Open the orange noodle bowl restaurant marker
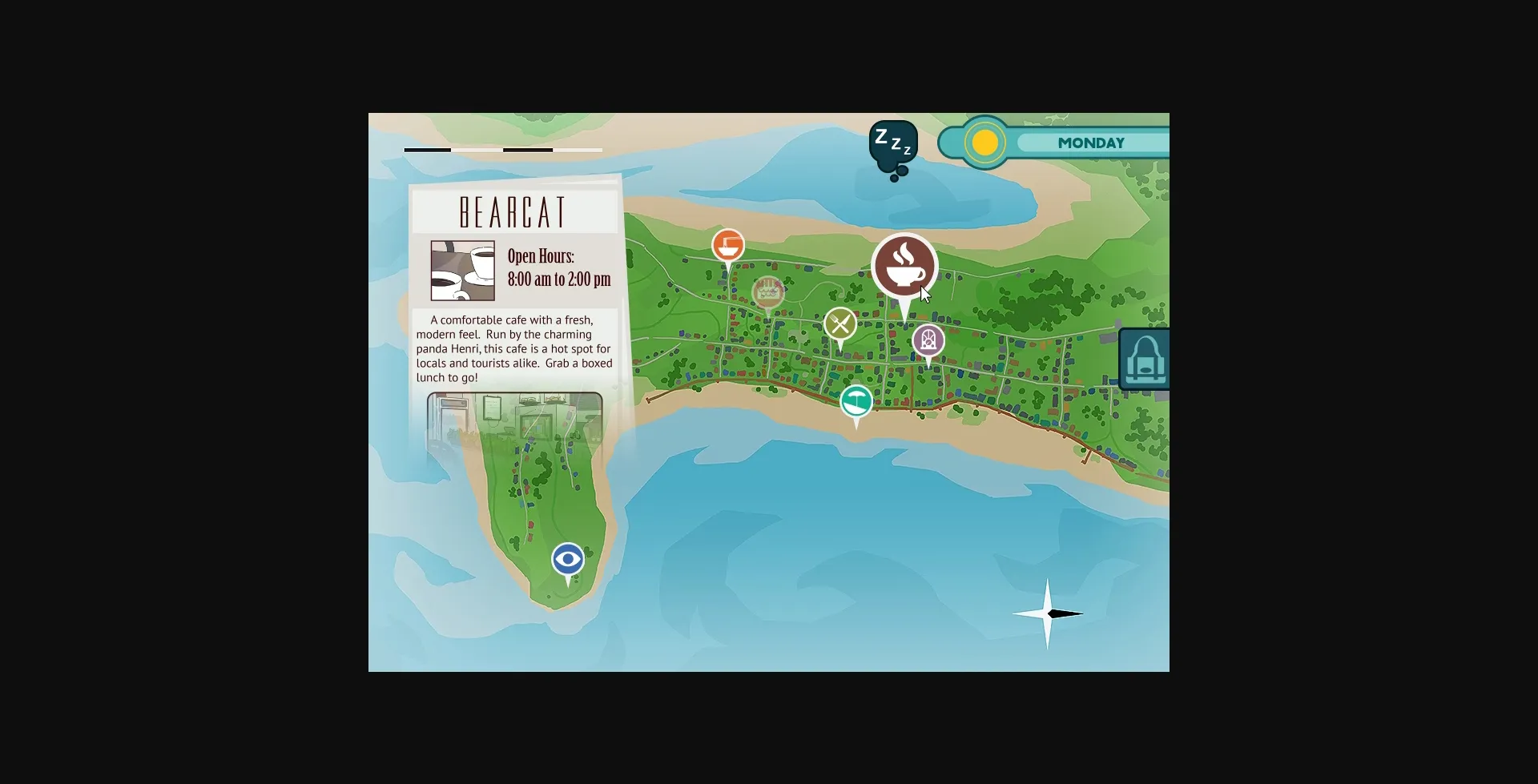1538x784 pixels. pyautogui.click(x=727, y=244)
